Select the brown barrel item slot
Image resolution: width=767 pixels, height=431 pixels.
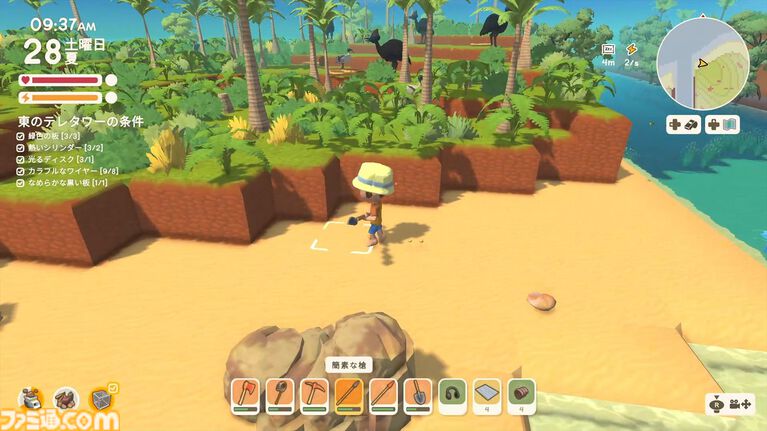(521, 395)
